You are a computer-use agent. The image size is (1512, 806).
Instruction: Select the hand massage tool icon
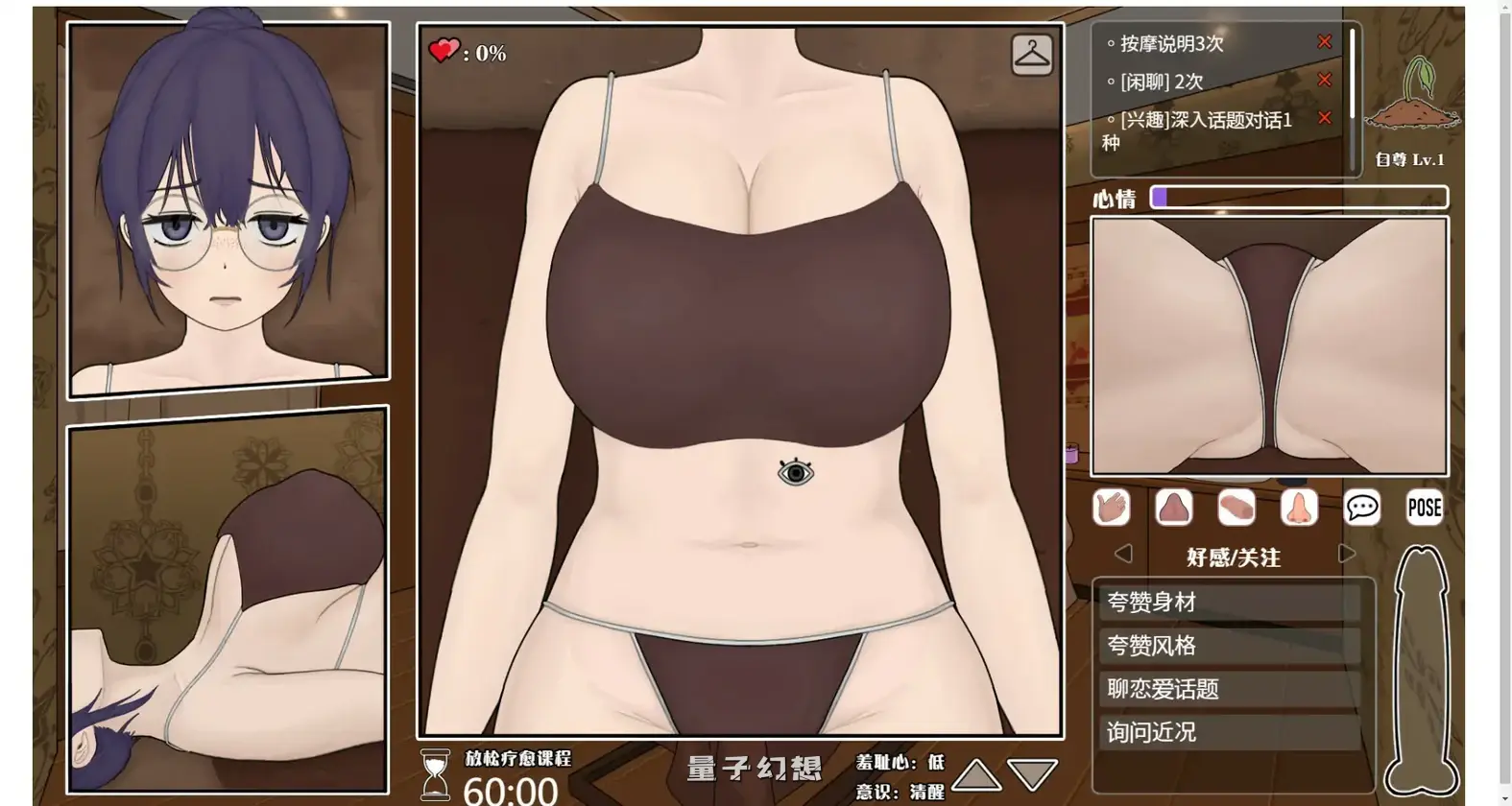tap(1111, 508)
